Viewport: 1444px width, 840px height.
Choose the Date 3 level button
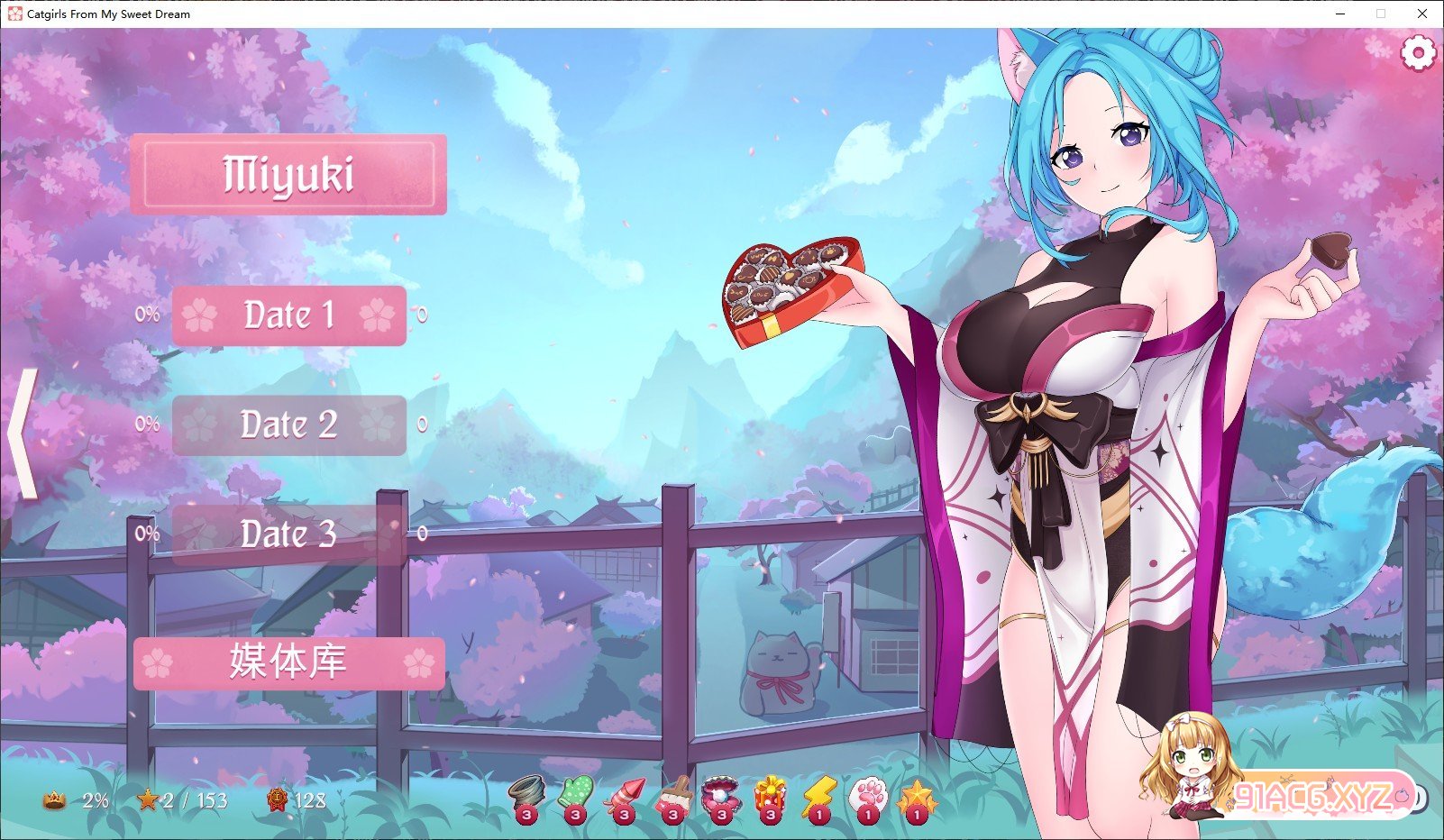(x=288, y=534)
